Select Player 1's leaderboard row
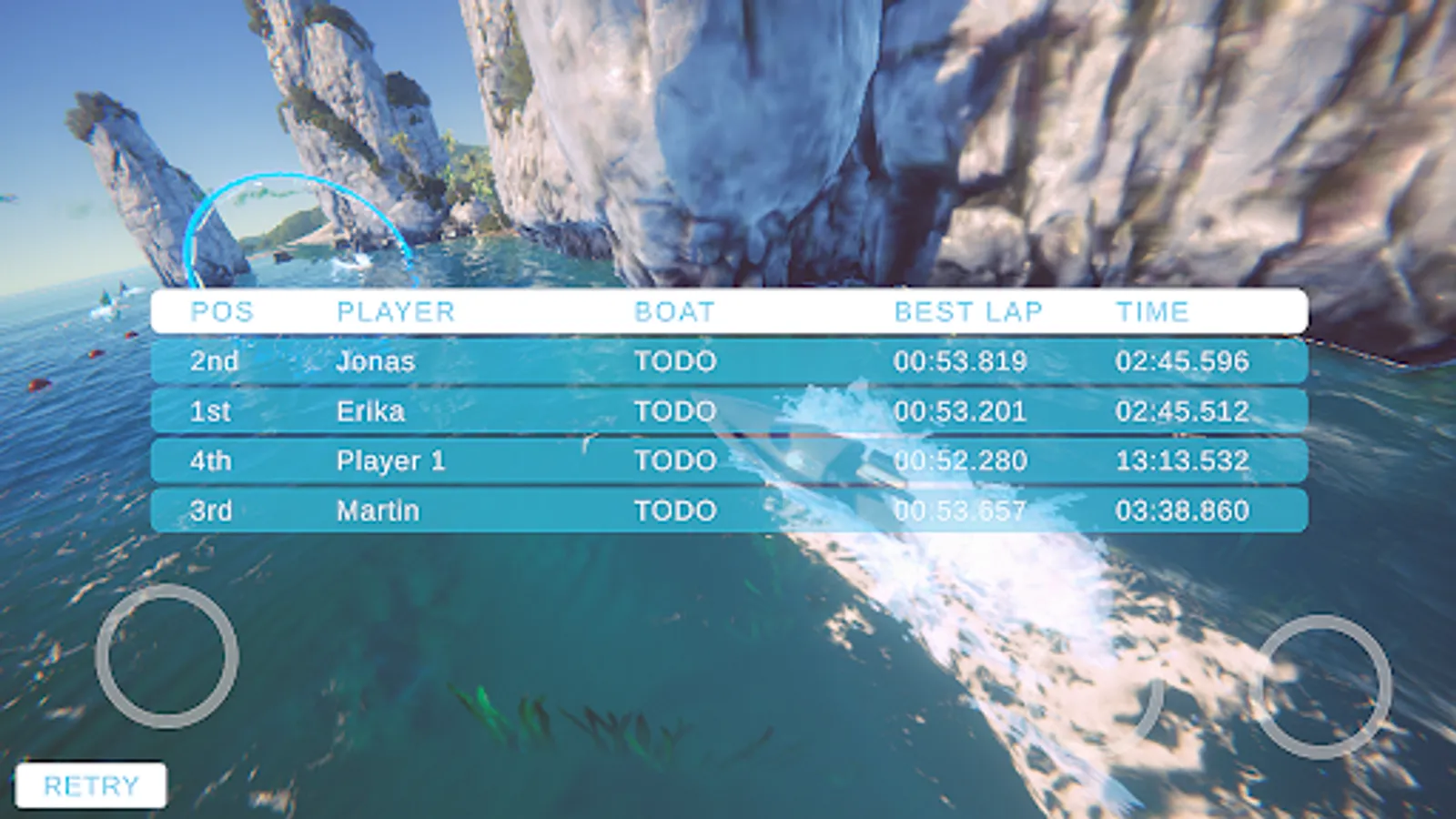 [x=728, y=460]
